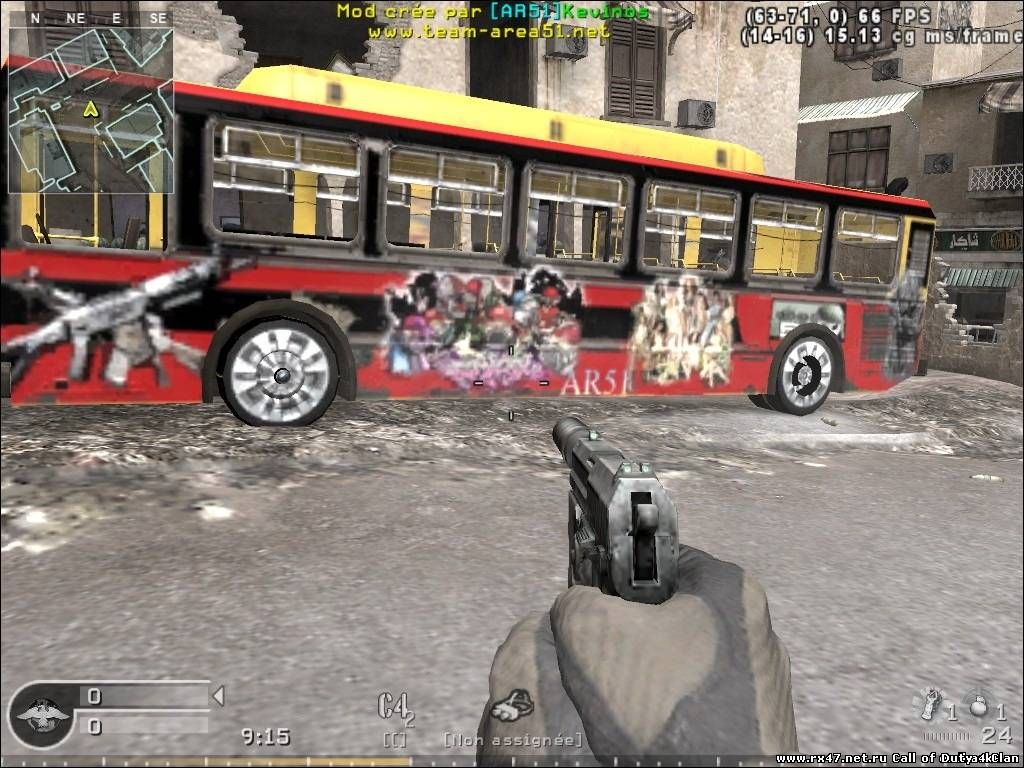The height and width of the screenshot is (768, 1024).
Task: Click the yellow player arrow on minimap
Action: click(x=91, y=108)
